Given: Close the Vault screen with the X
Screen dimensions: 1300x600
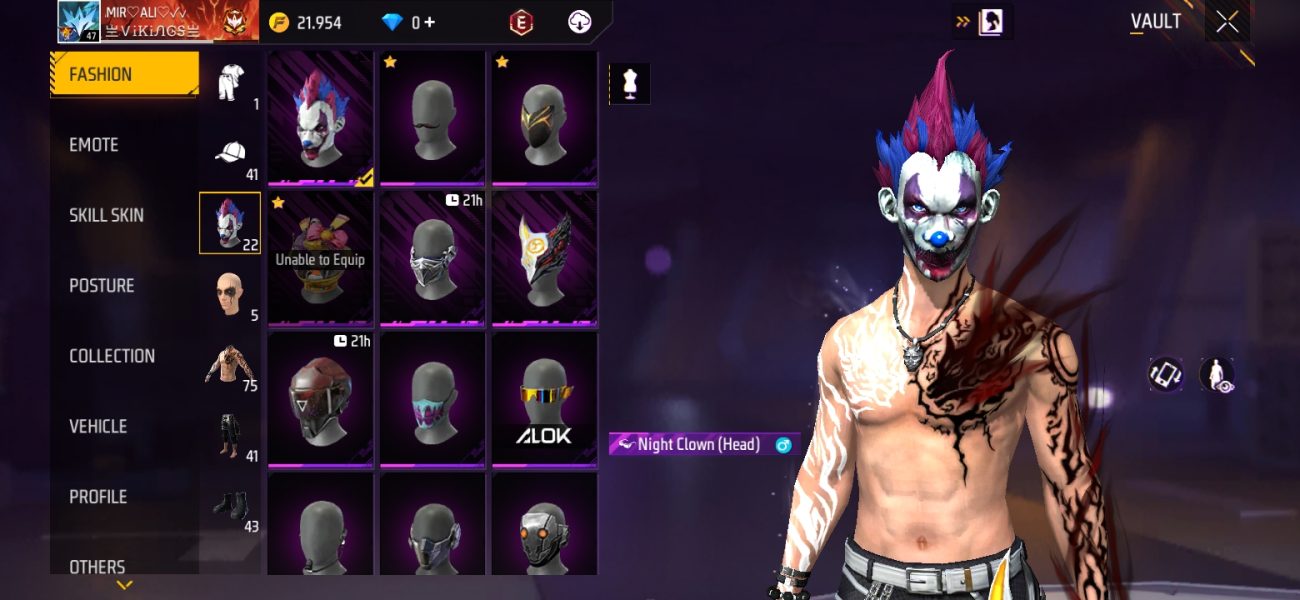Looking at the screenshot, I should (x=1227, y=22).
